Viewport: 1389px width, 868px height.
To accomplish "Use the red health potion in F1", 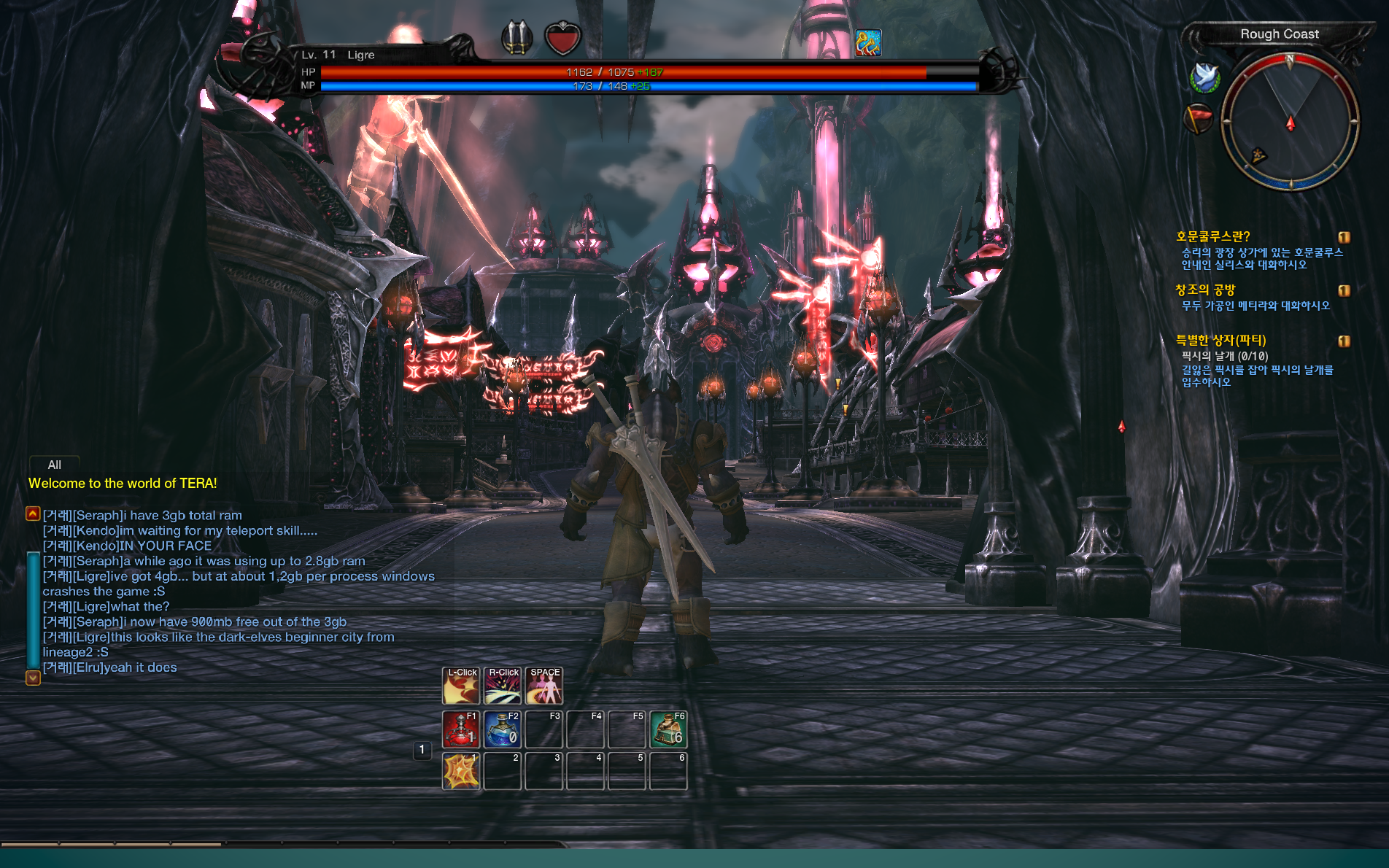I will [460, 729].
